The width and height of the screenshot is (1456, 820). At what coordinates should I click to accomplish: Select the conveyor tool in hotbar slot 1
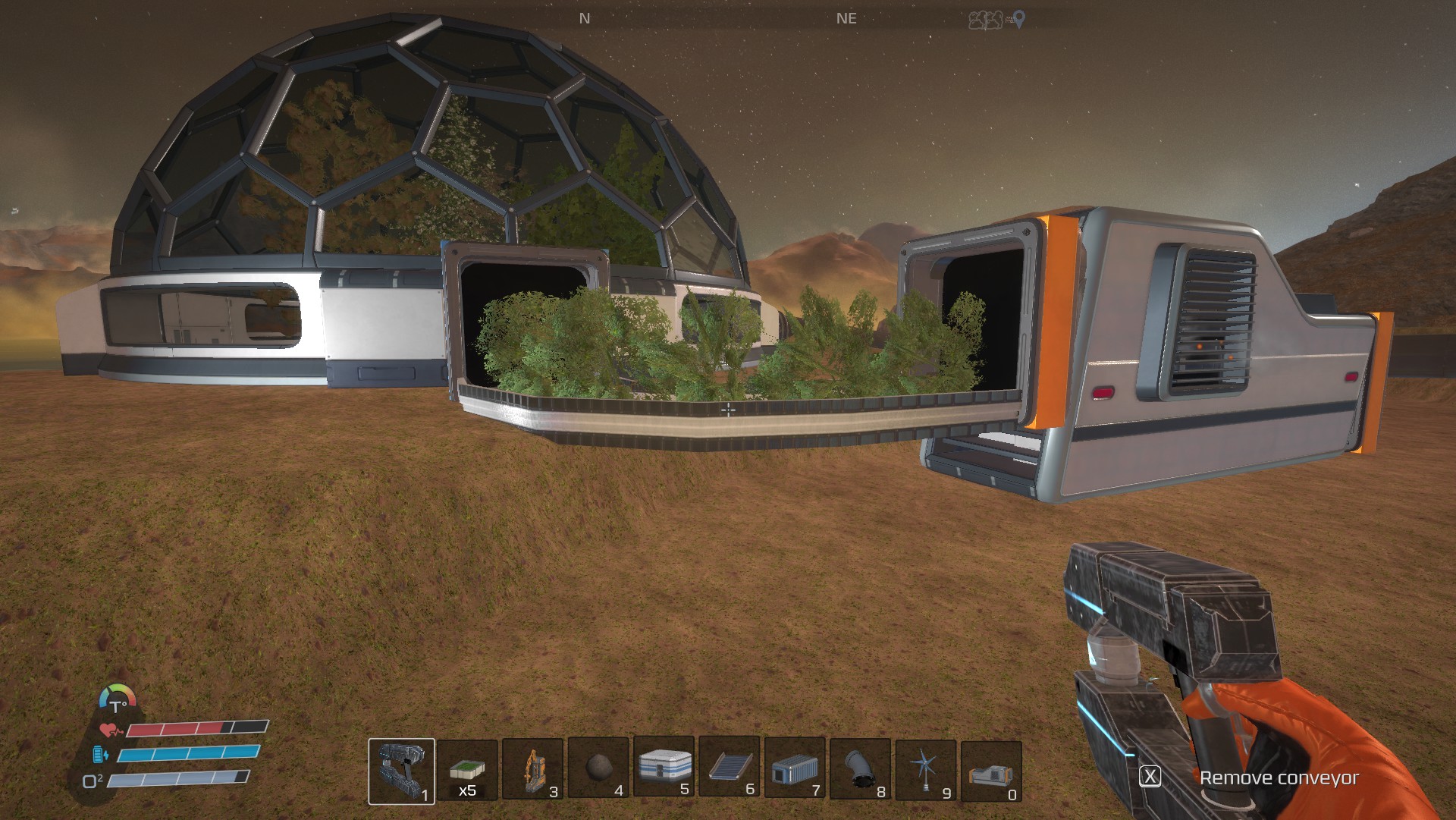pos(401,770)
